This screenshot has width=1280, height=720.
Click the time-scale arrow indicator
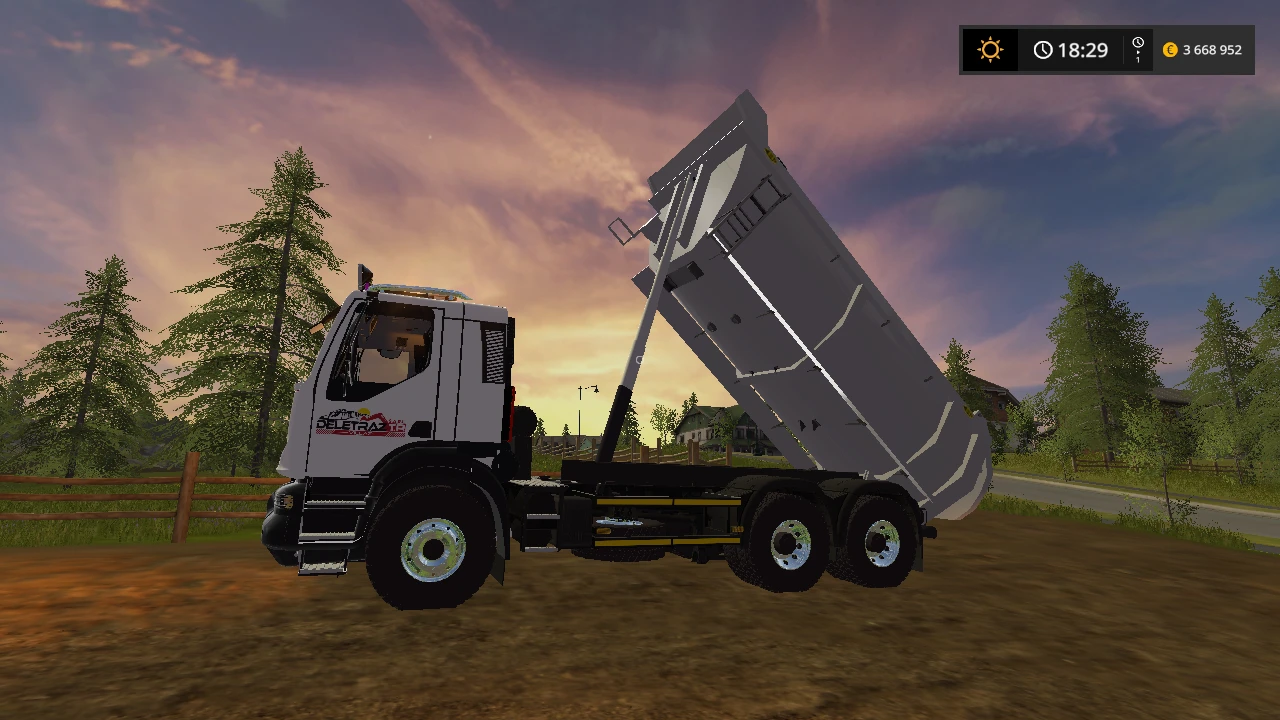1139,52
